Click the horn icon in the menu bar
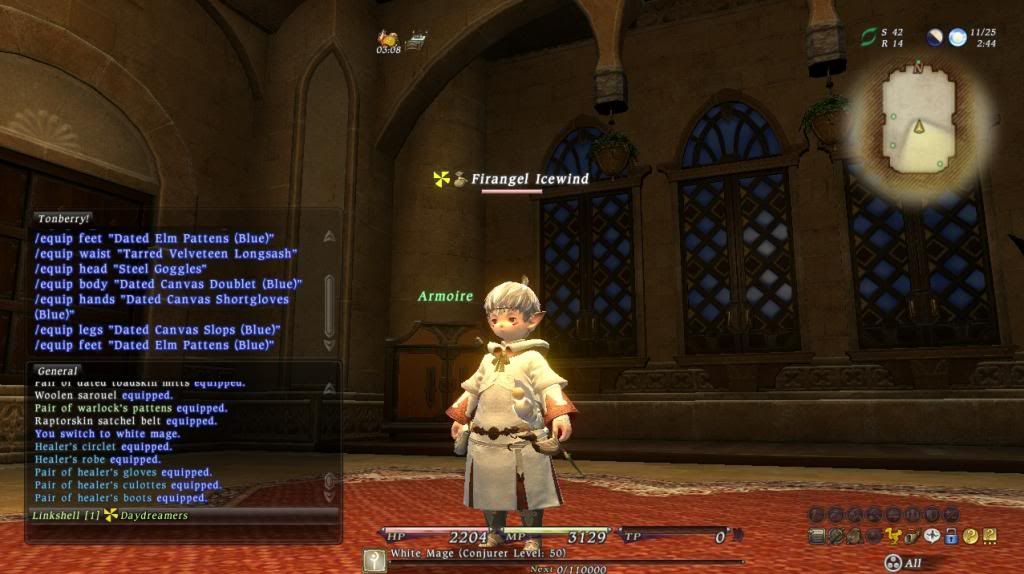 (x=913, y=536)
